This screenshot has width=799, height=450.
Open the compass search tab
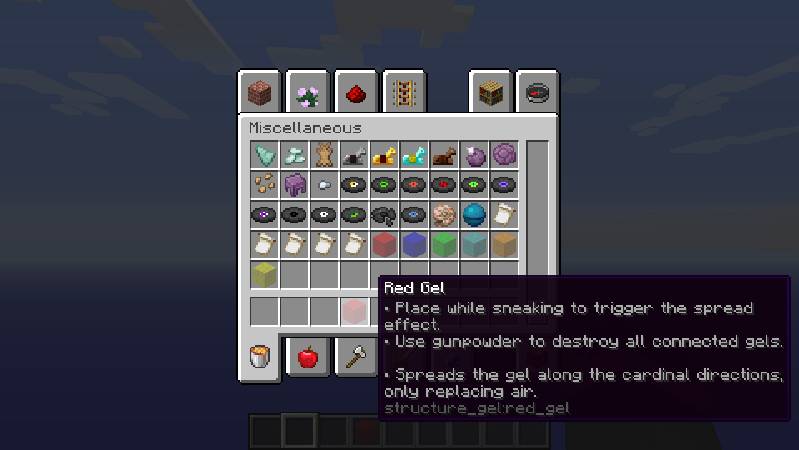539,93
